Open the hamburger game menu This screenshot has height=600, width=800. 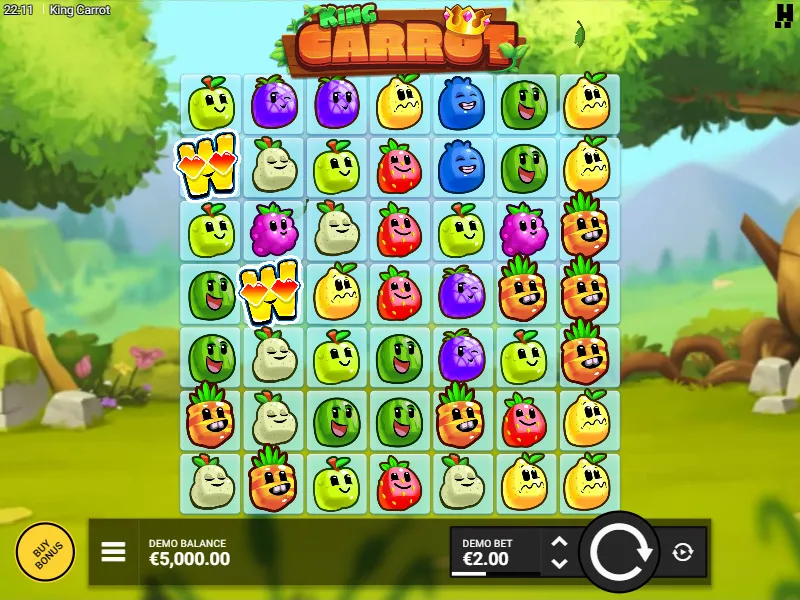[113, 552]
